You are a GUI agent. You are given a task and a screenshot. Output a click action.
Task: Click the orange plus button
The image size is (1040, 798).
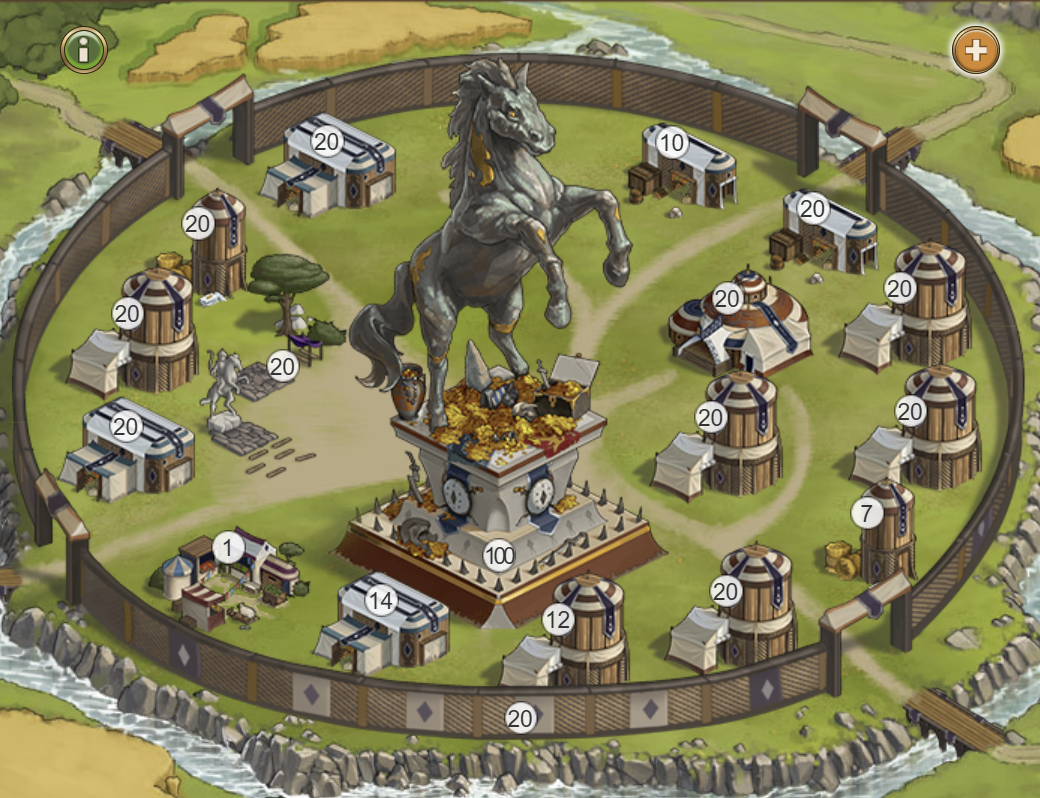(975, 49)
